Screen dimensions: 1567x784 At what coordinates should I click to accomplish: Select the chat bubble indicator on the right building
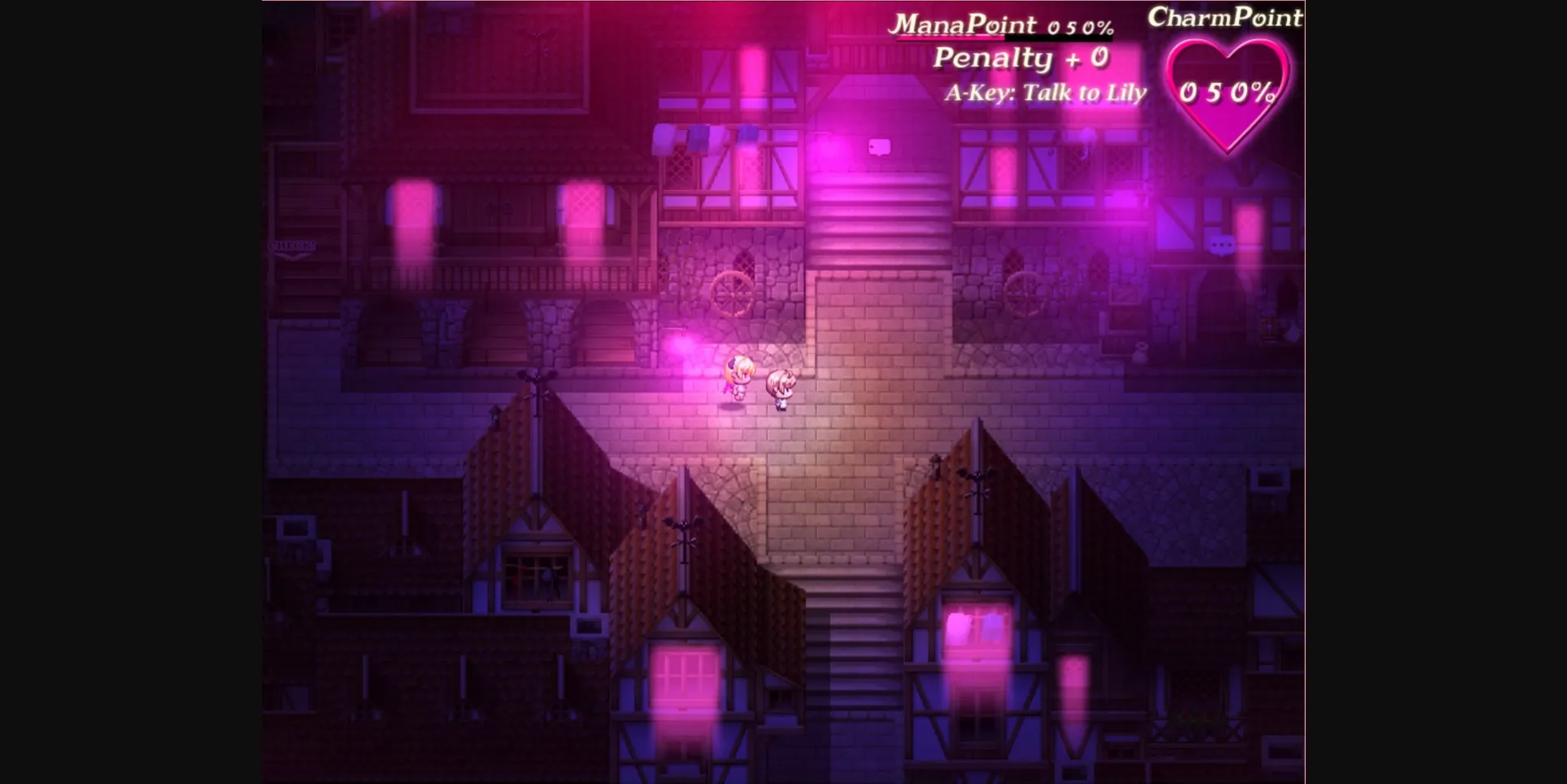1222,245
